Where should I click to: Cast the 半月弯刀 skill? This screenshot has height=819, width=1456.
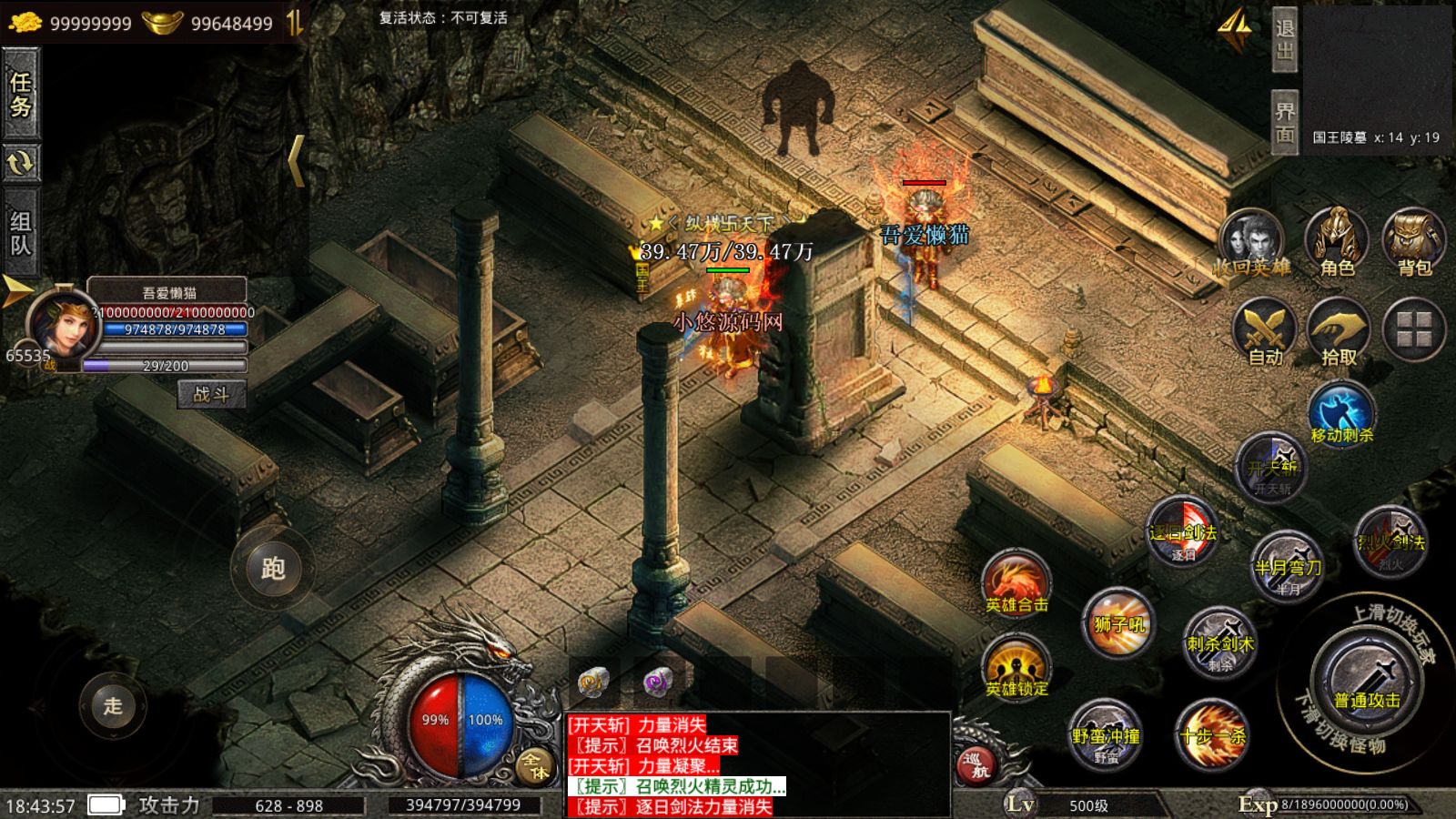(x=1287, y=564)
